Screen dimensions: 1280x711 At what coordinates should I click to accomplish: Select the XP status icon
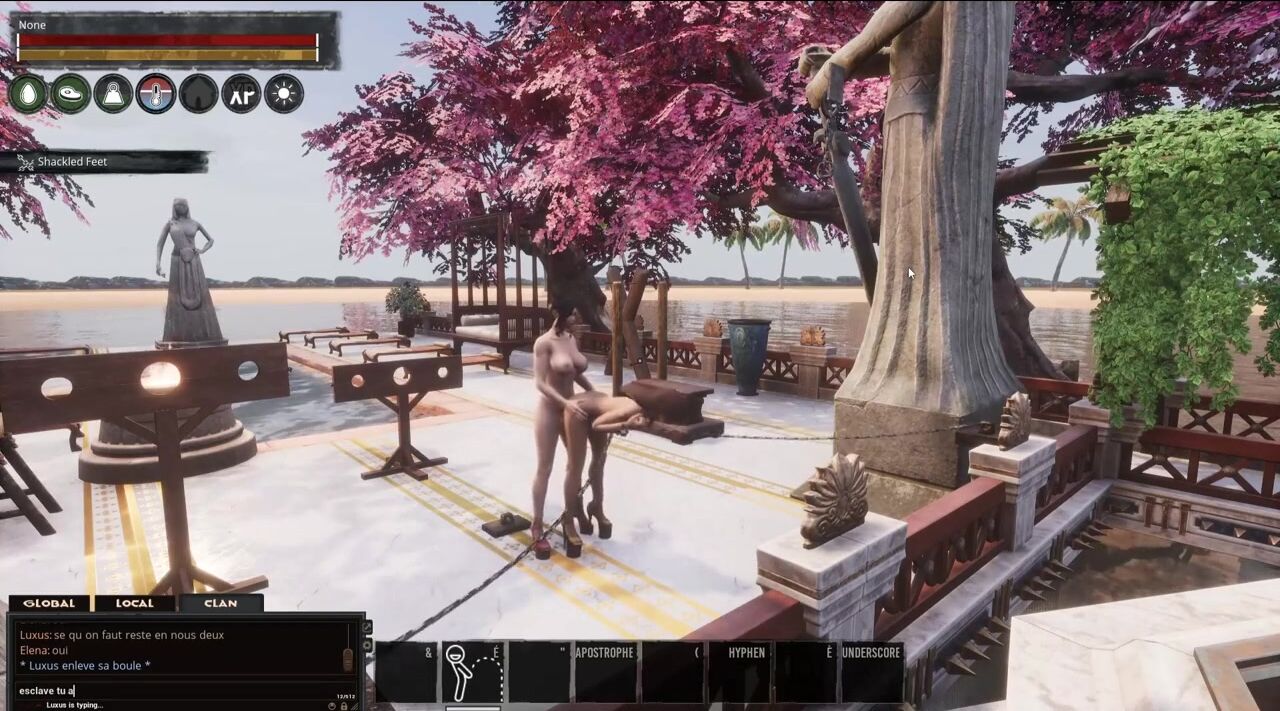pyautogui.click(x=241, y=94)
